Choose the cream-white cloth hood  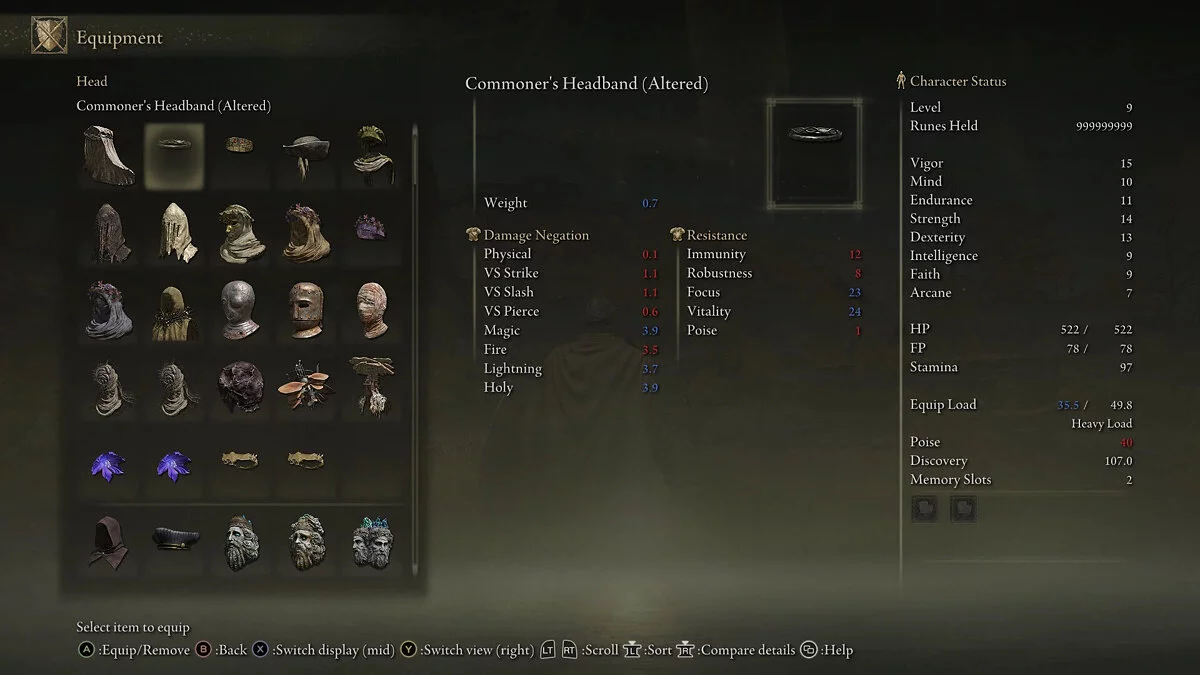pos(175,232)
